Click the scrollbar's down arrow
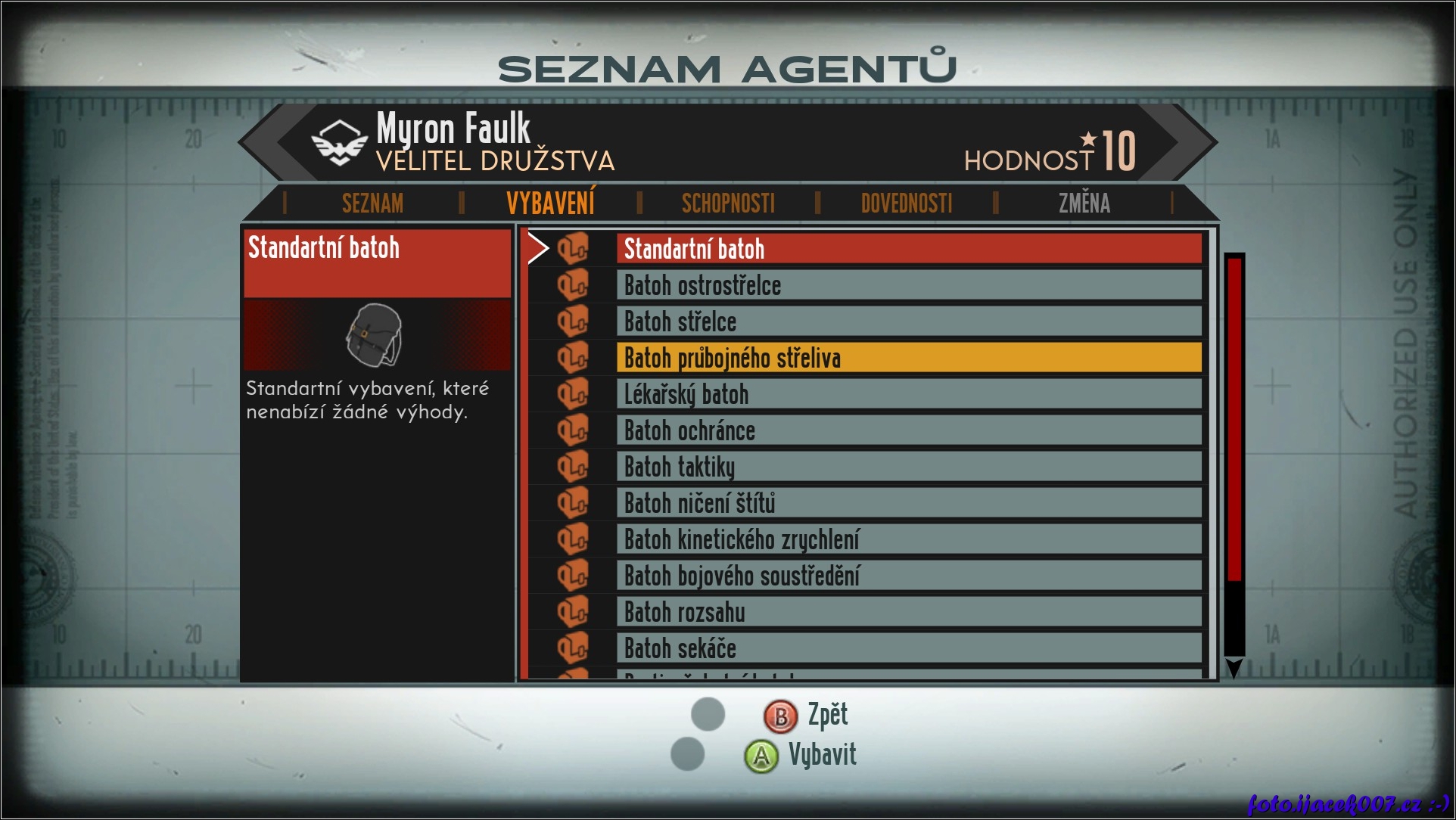Image resolution: width=1456 pixels, height=820 pixels. pos(1234,667)
